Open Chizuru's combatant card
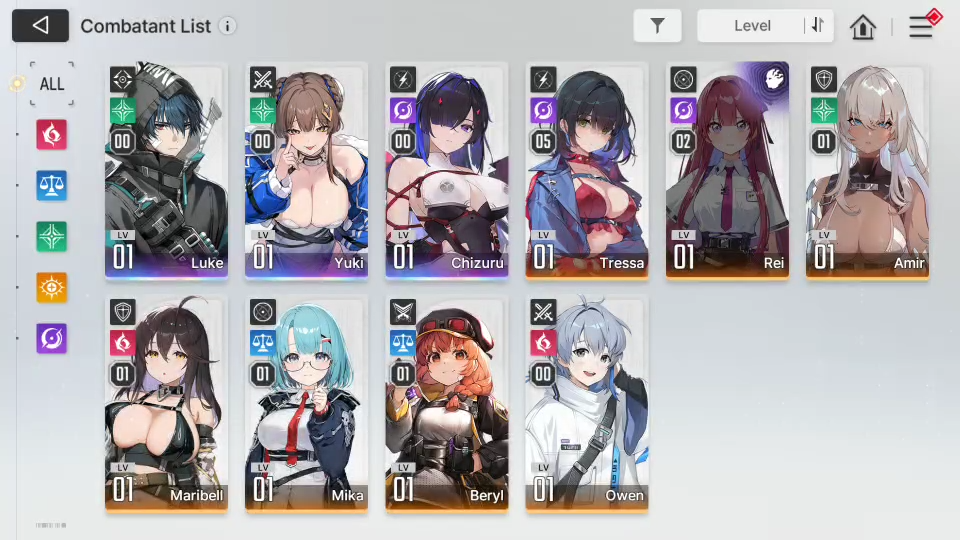The height and width of the screenshot is (540, 960). 446,170
